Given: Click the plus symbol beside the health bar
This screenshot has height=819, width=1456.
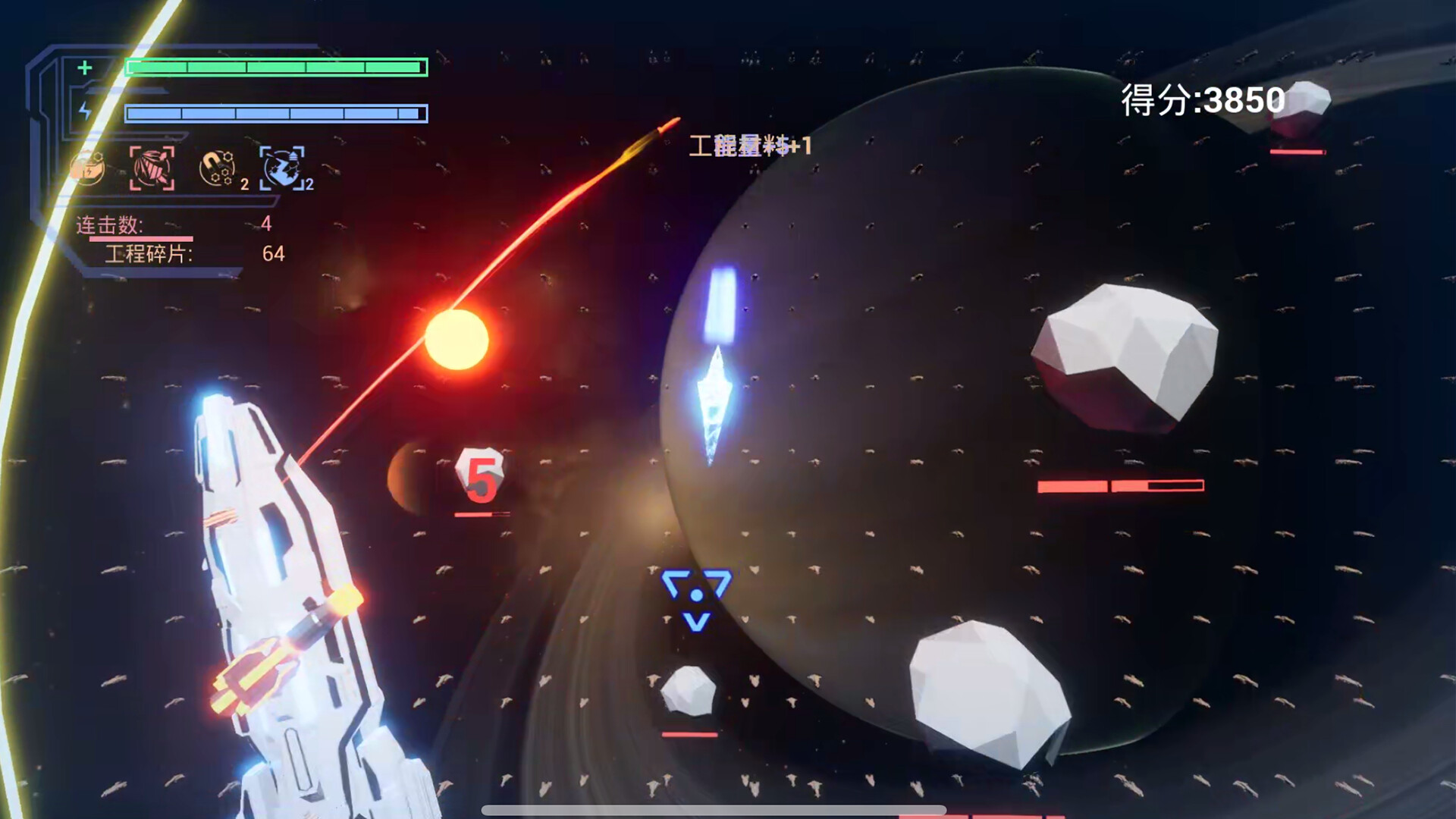Looking at the screenshot, I should (x=83, y=68).
